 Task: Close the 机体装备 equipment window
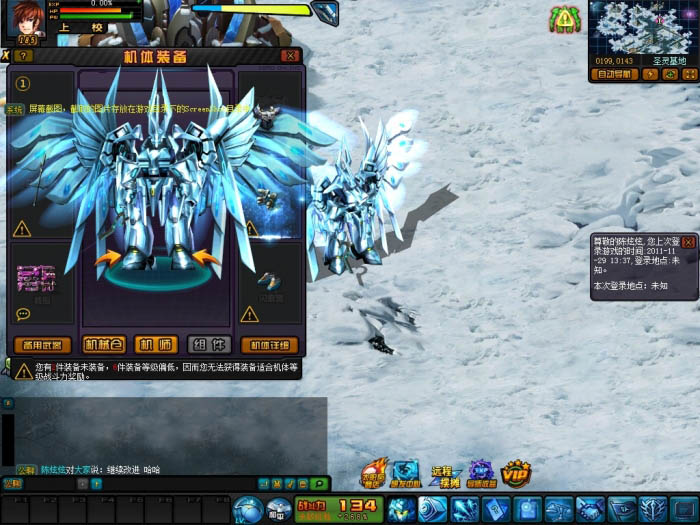coord(290,56)
